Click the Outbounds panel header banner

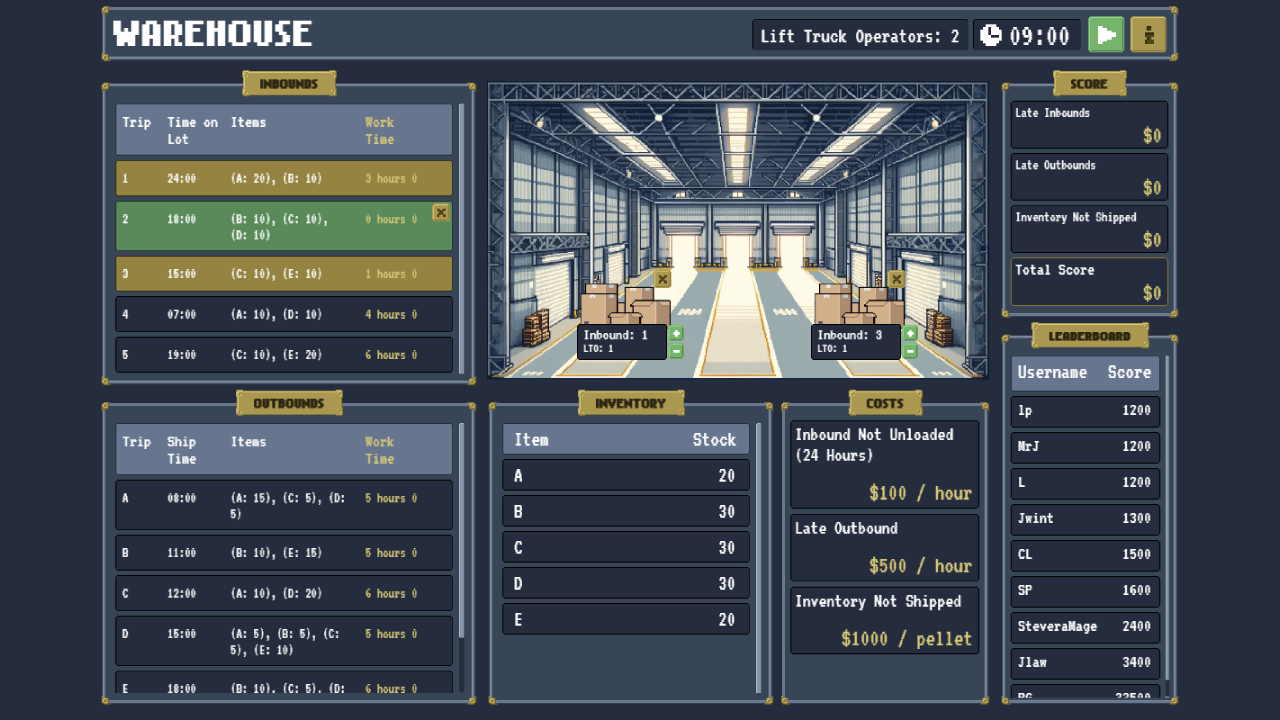pyautogui.click(x=288, y=402)
